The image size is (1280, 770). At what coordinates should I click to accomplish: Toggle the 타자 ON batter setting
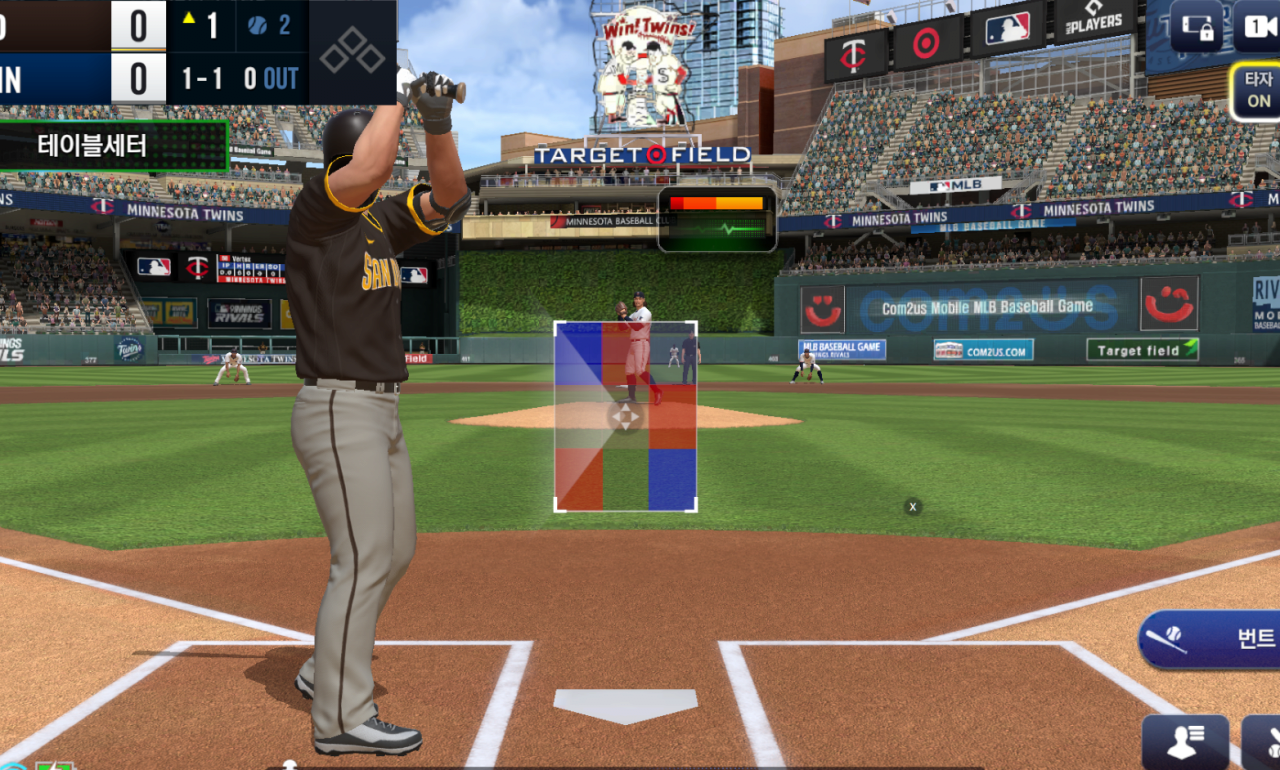click(x=1256, y=90)
